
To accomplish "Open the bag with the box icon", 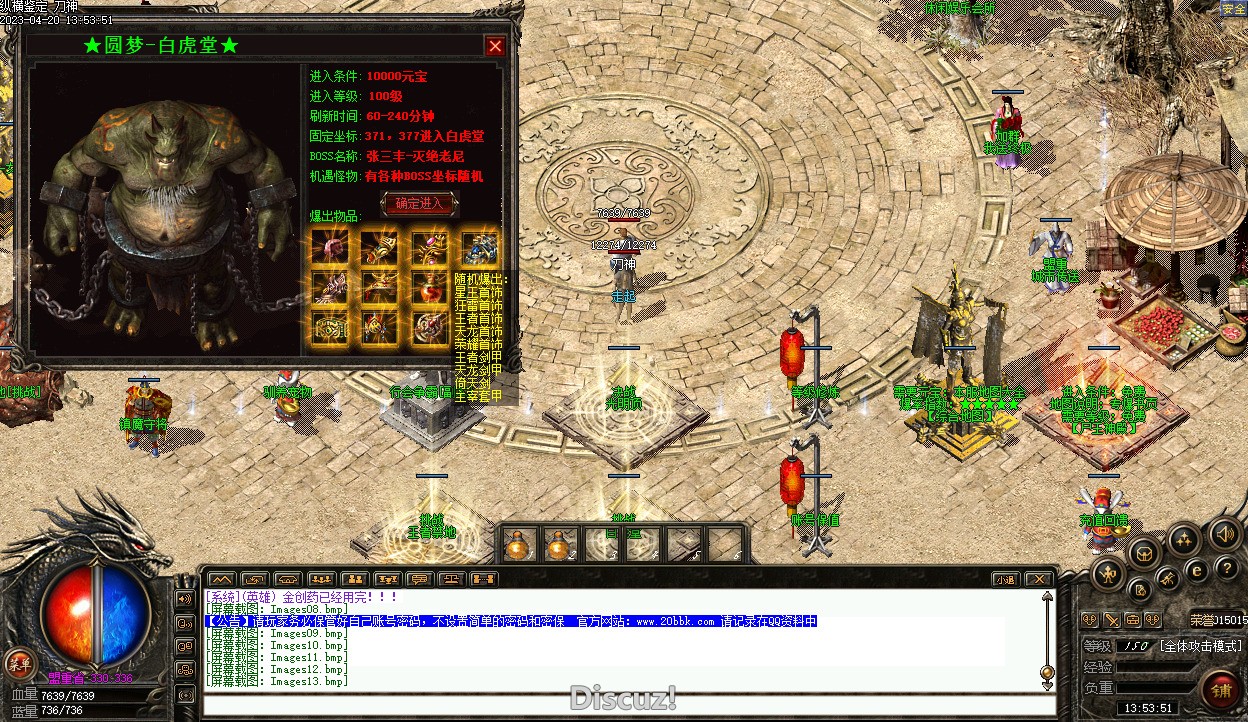I will [x=1145, y=552].
